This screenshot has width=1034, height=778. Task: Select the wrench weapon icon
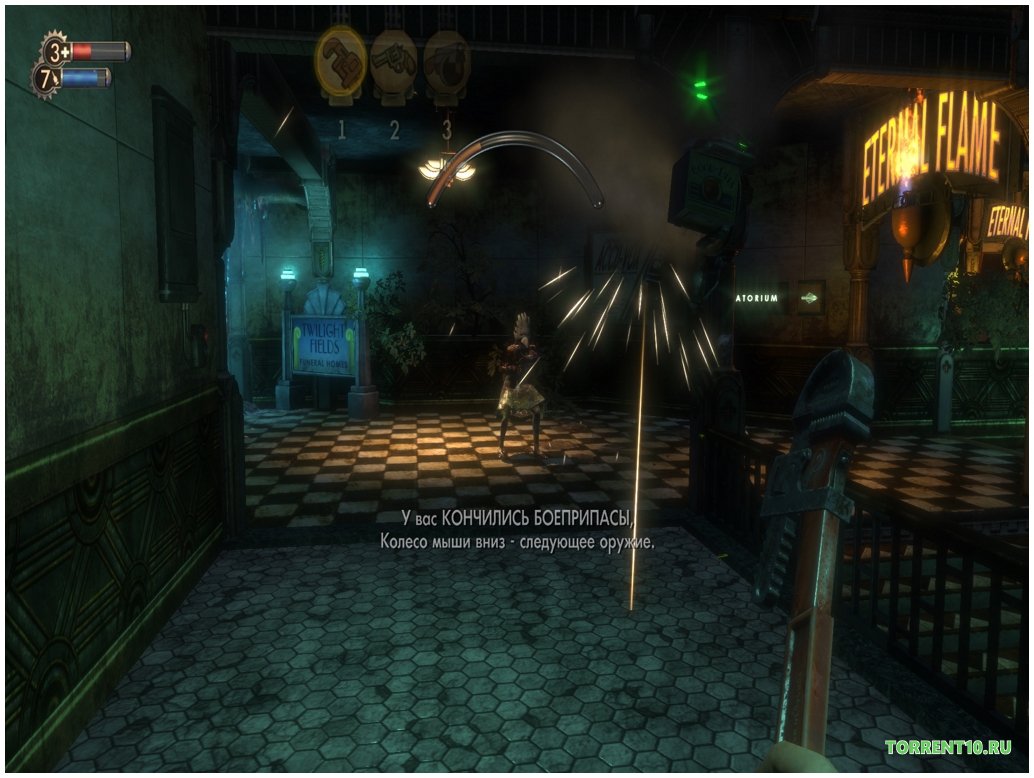coord(340,62)
